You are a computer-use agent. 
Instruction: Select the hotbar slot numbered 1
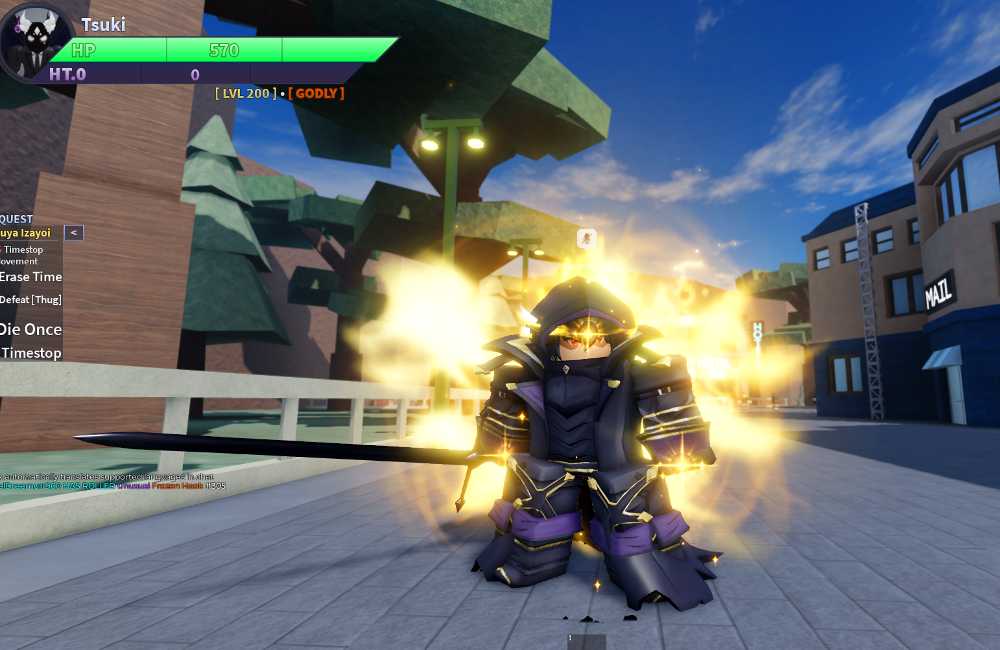586,641
